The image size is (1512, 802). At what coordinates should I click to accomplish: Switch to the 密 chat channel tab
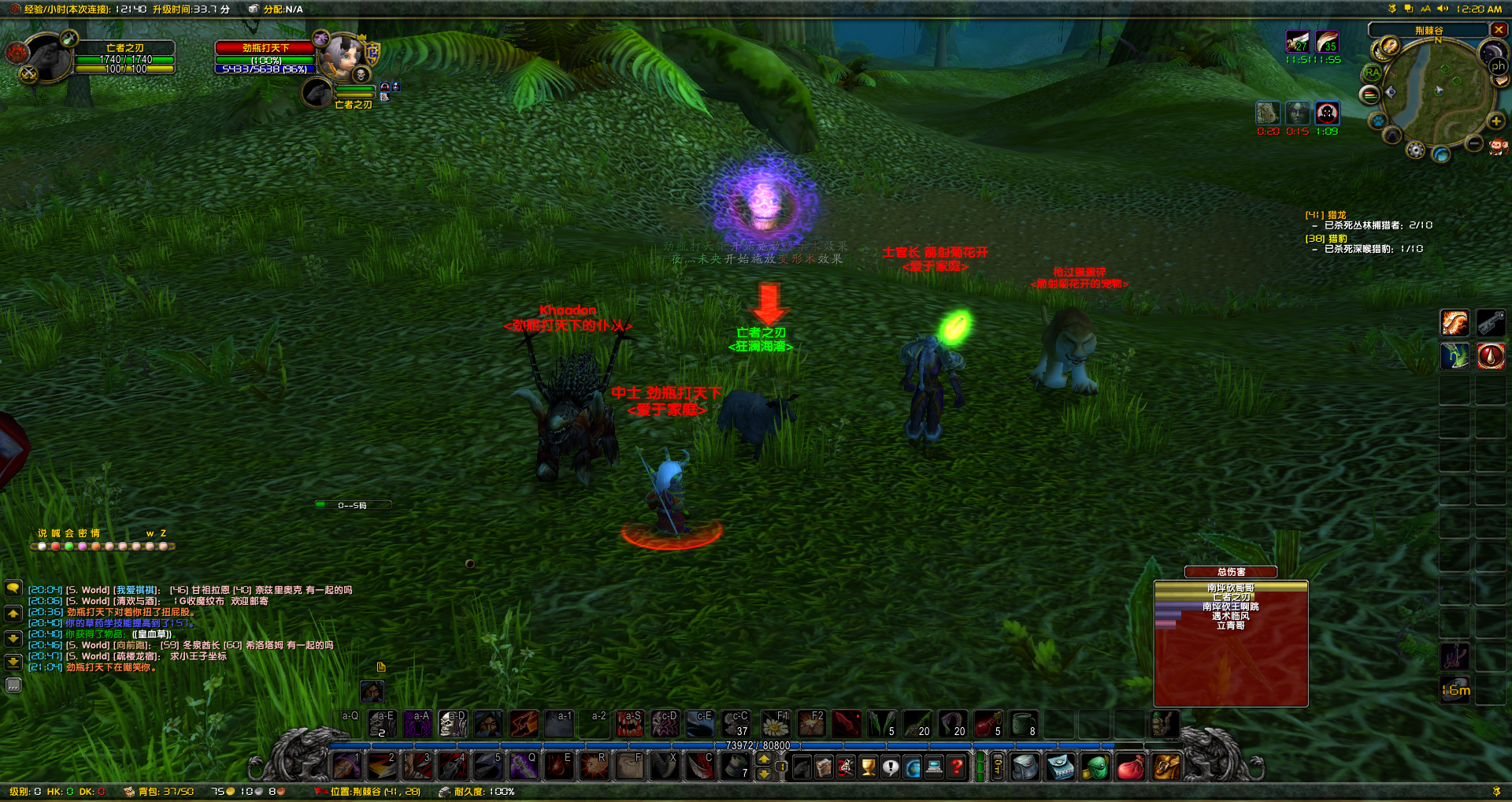pos(83,533)
